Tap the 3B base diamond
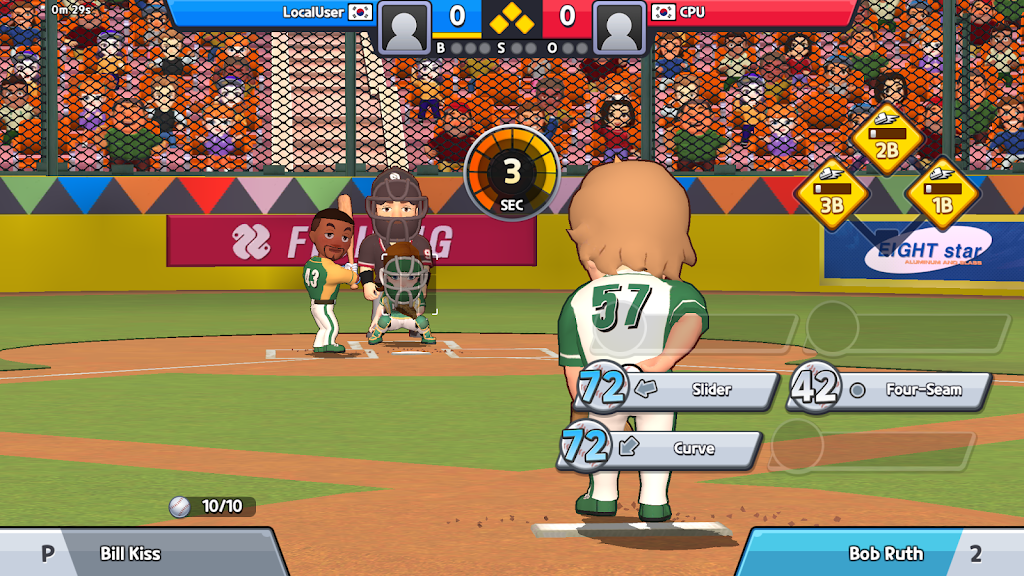Screen dimensions: 1024x576 831,193
